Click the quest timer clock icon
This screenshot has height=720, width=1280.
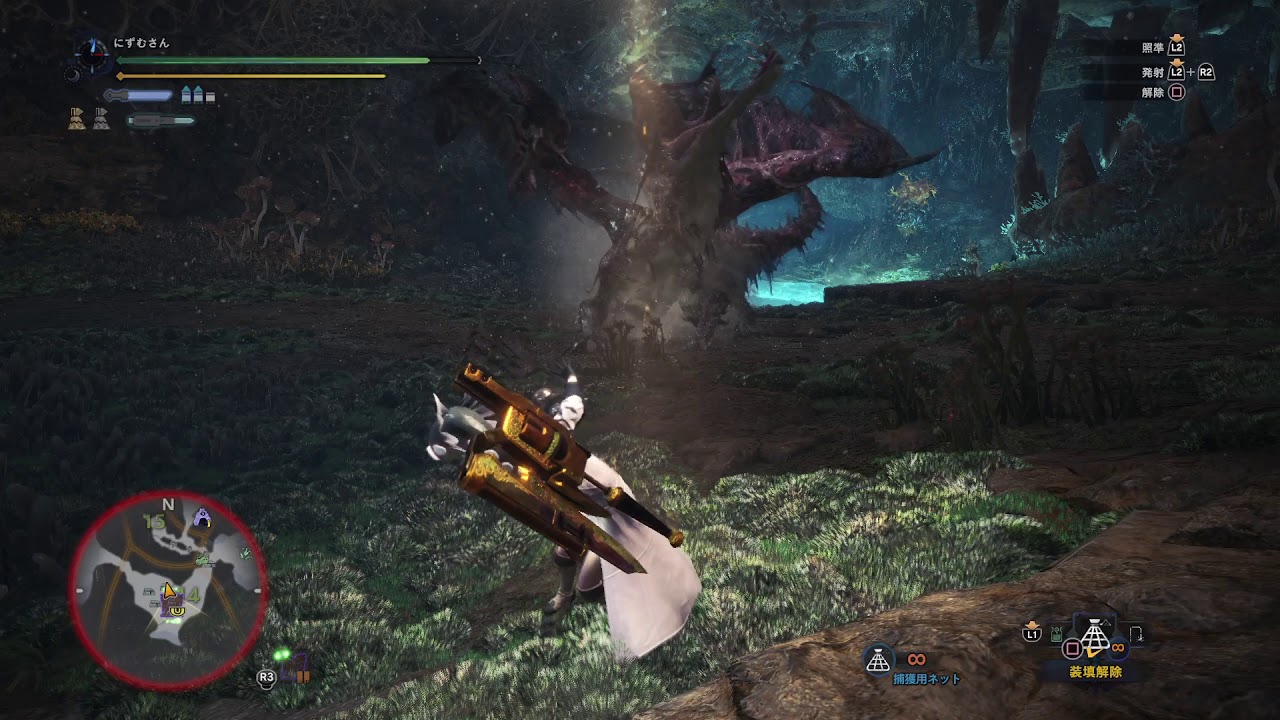(93, 54)
